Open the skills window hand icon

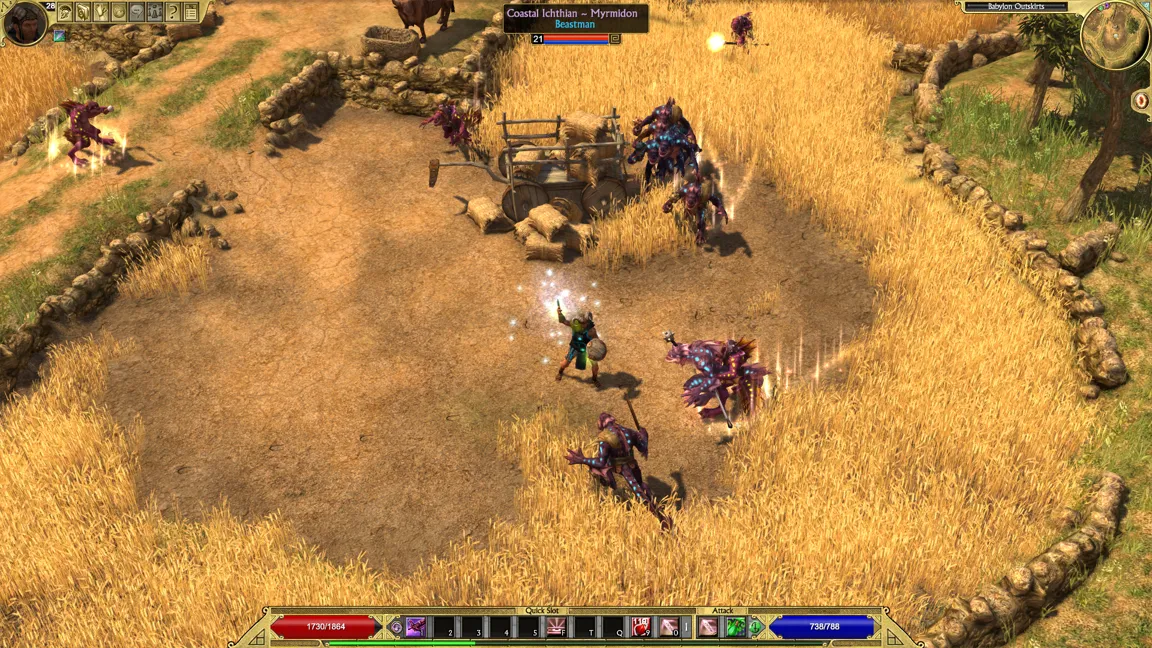(101, 12)
